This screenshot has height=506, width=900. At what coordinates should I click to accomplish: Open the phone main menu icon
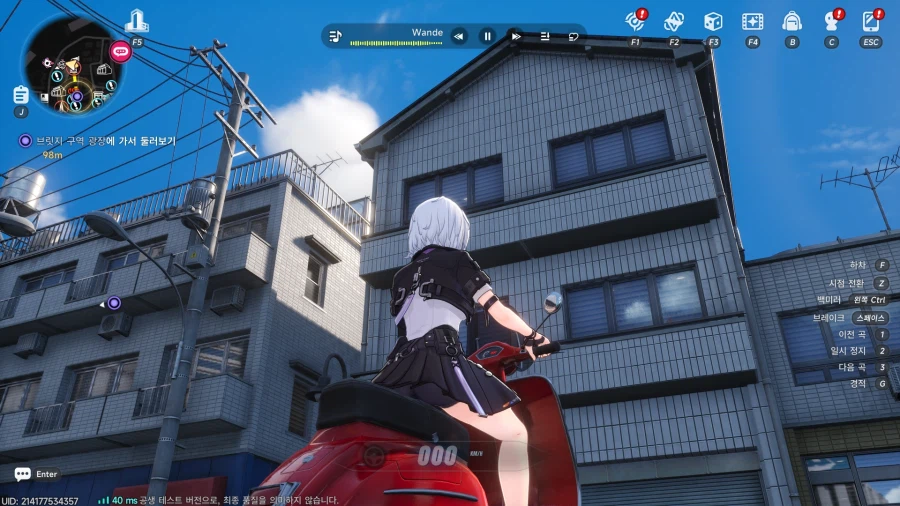(871, 21)
